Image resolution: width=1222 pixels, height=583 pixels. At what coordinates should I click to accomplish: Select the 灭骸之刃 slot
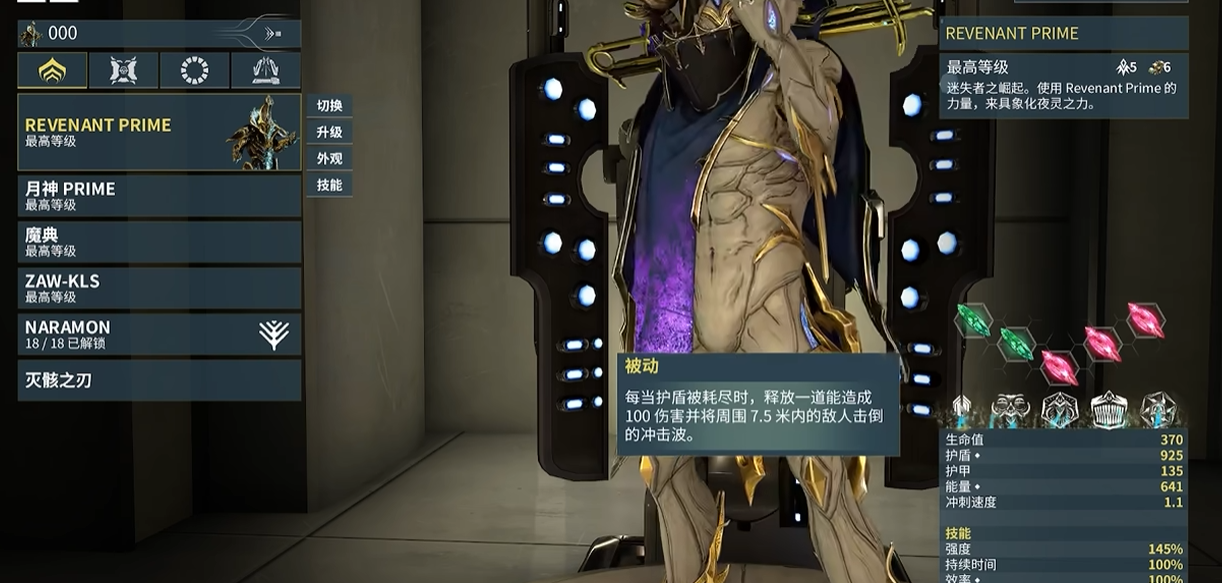click(x=159, y=380)
